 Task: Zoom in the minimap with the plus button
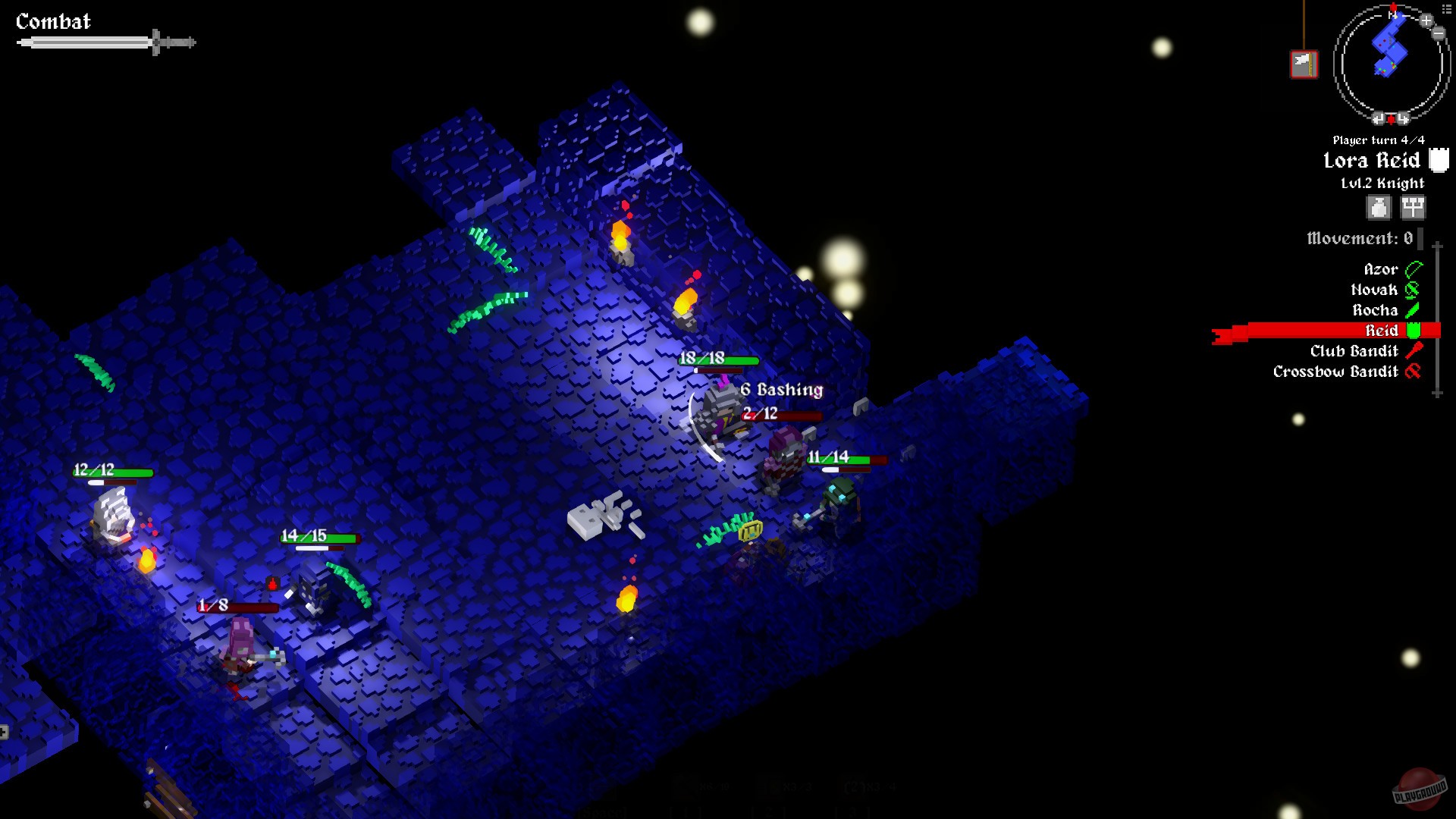tap(1426, 21)
